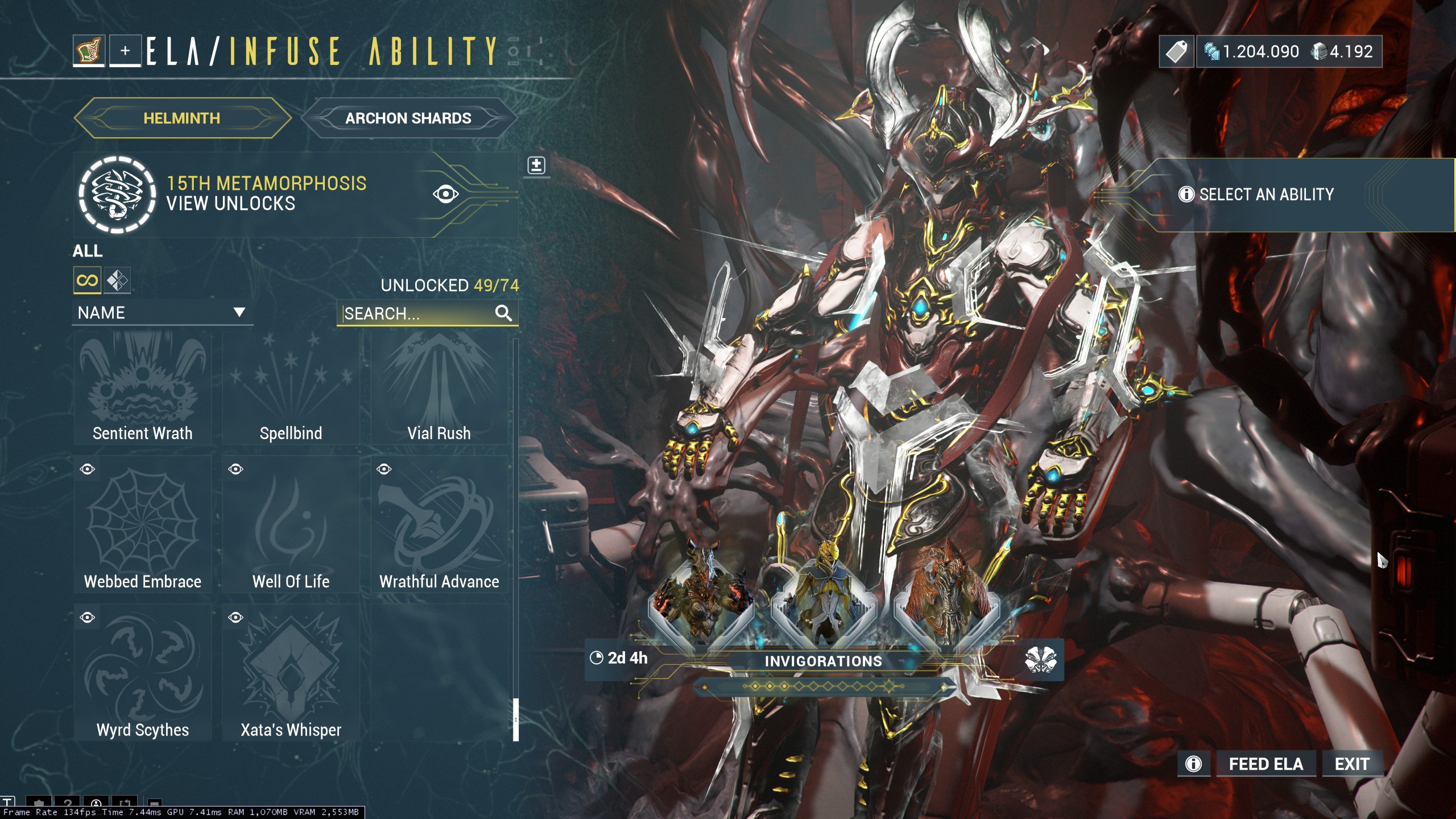
Task: Pick the Wyrd Scythes ability
Action: coord(143,673)
